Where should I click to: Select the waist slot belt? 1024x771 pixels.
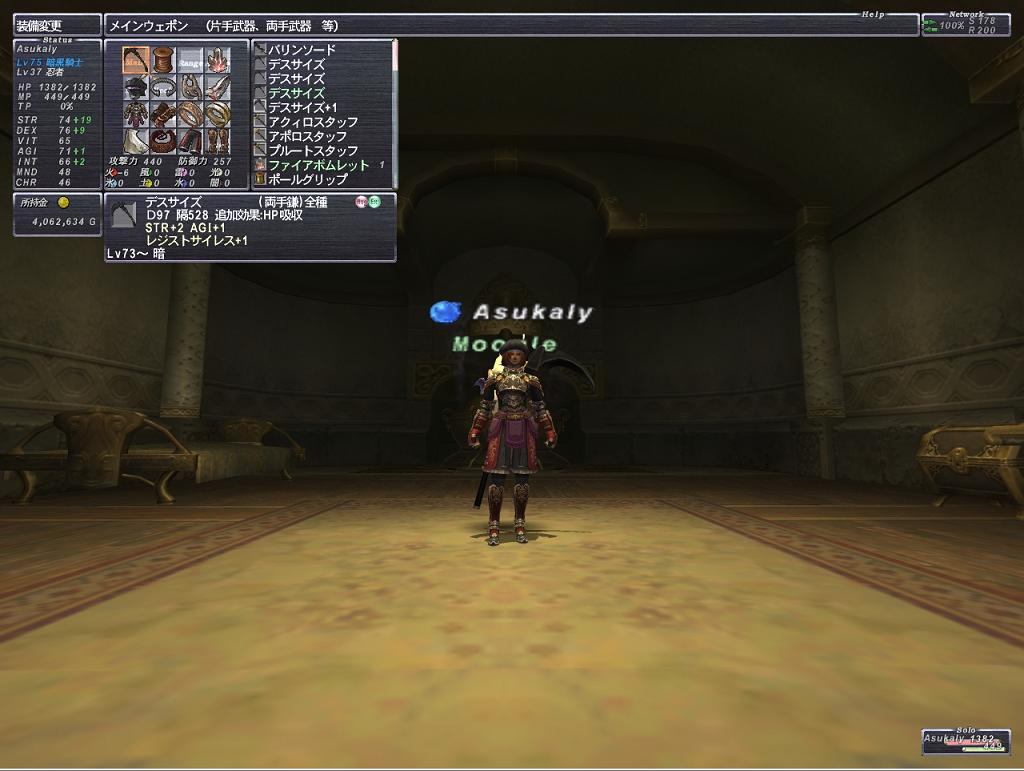pyautogui.click(x=163, y=141)
